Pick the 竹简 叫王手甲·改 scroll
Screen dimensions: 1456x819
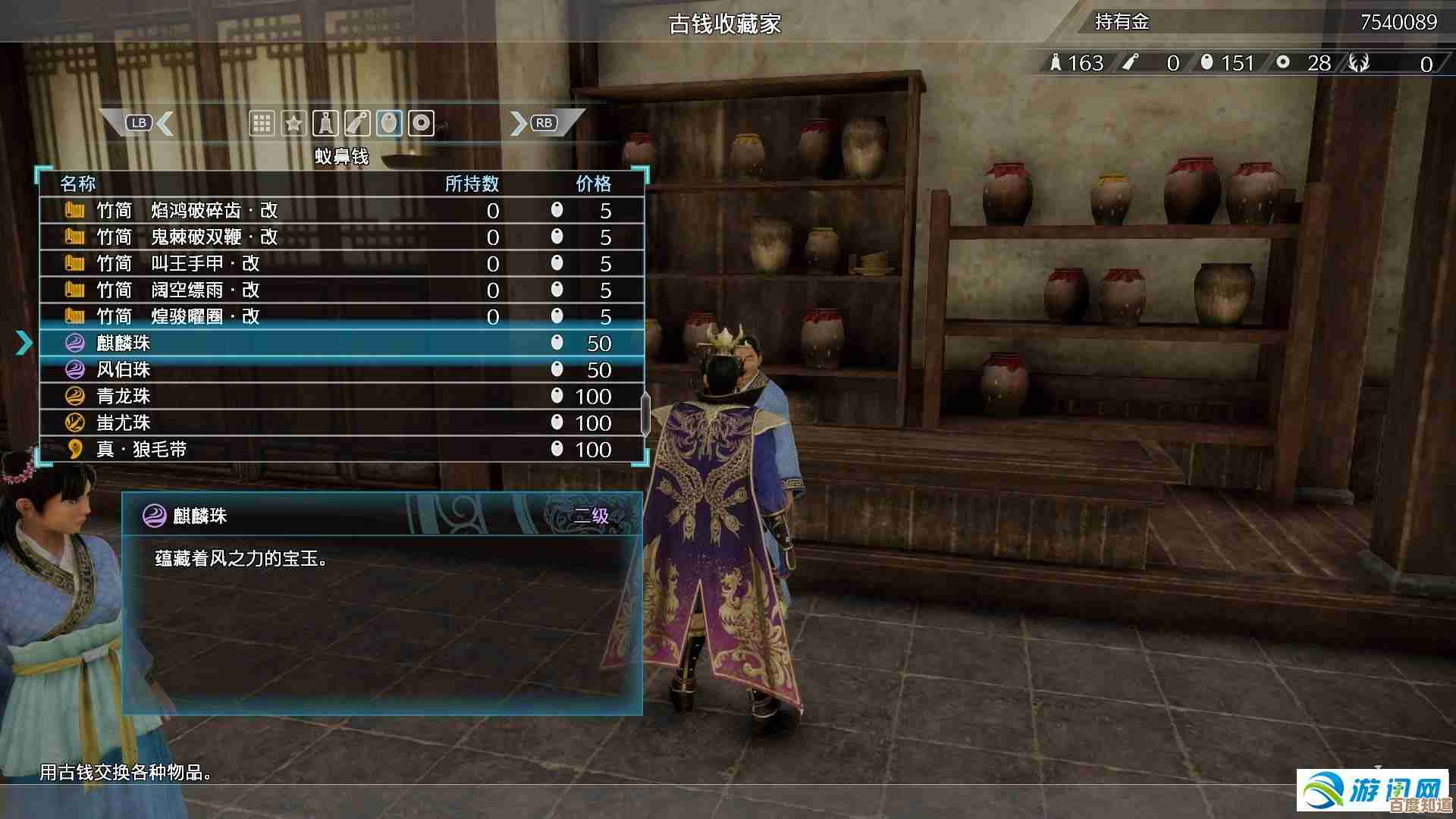pyautogui.click(x=341, y=263)
